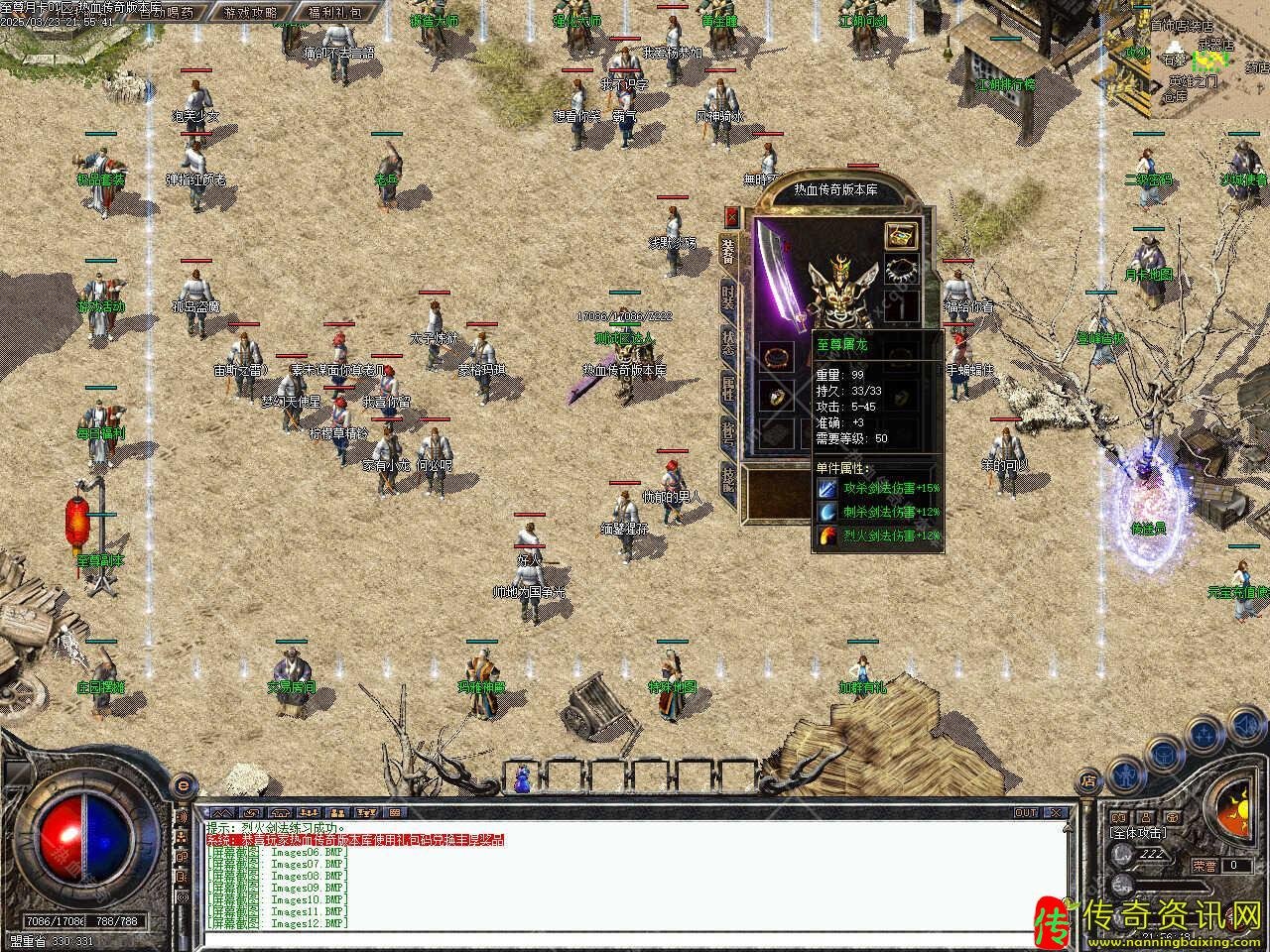Click the chat message input field
Viewport: 1270px width, 952px height.
coord(635,935)
